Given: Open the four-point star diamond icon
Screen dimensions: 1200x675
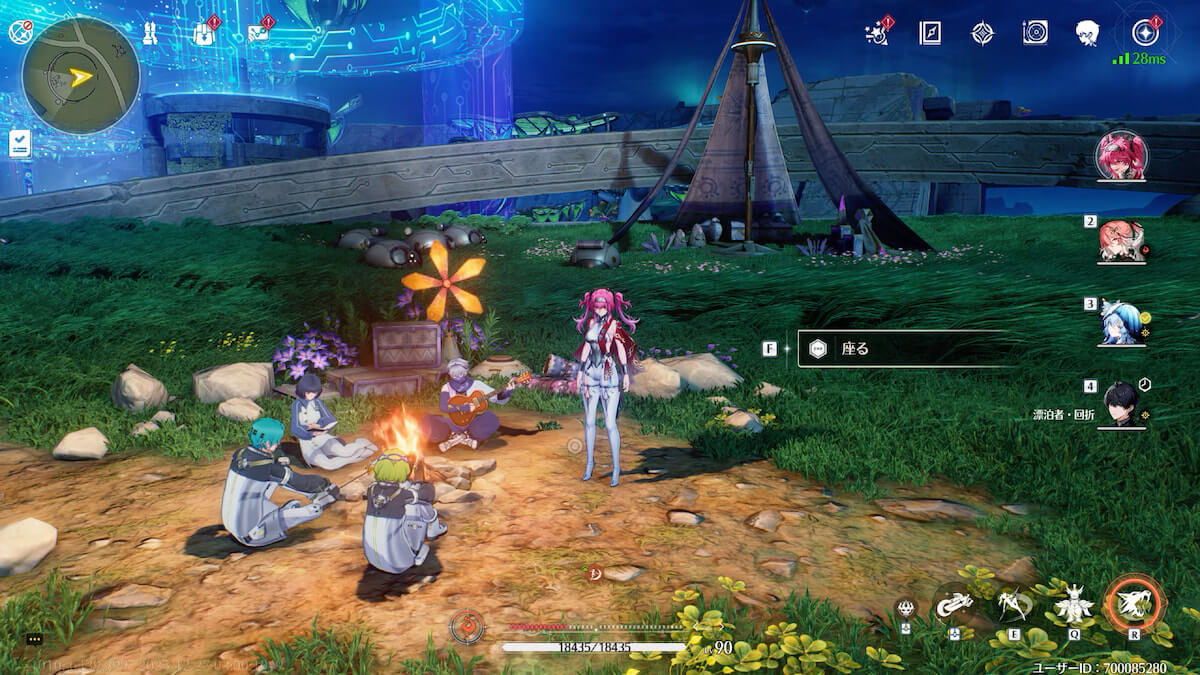Looking at the screenshot, I should (983, 33).
